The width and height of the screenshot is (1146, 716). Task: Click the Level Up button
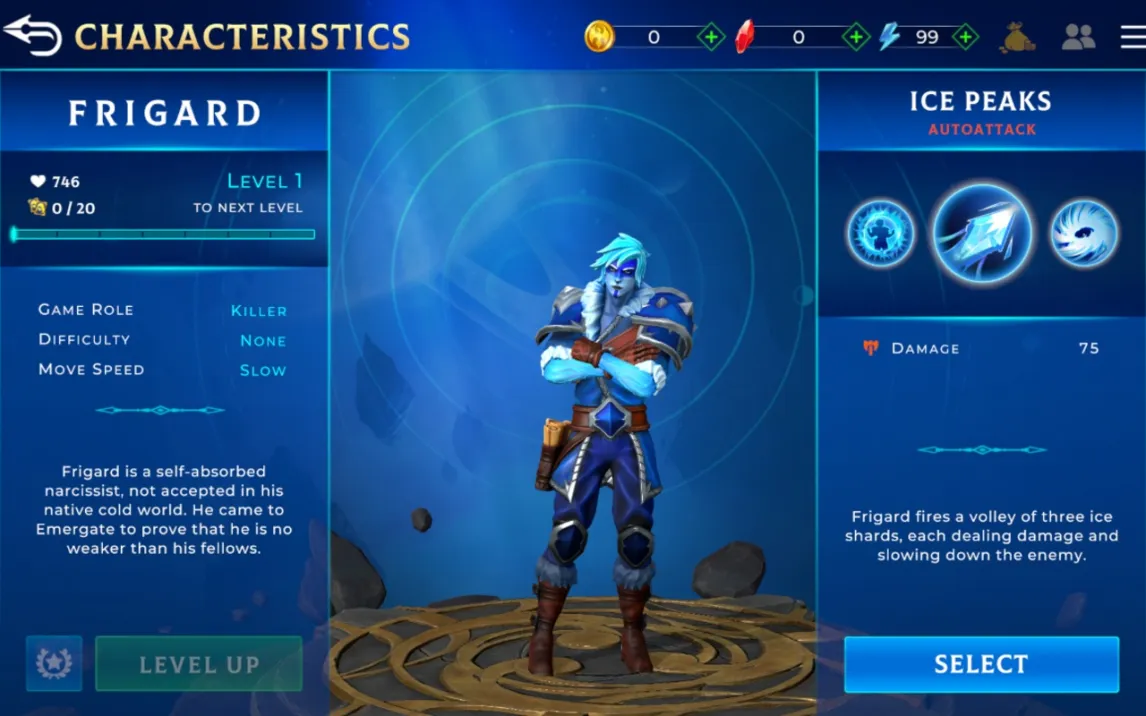[199, 664]
